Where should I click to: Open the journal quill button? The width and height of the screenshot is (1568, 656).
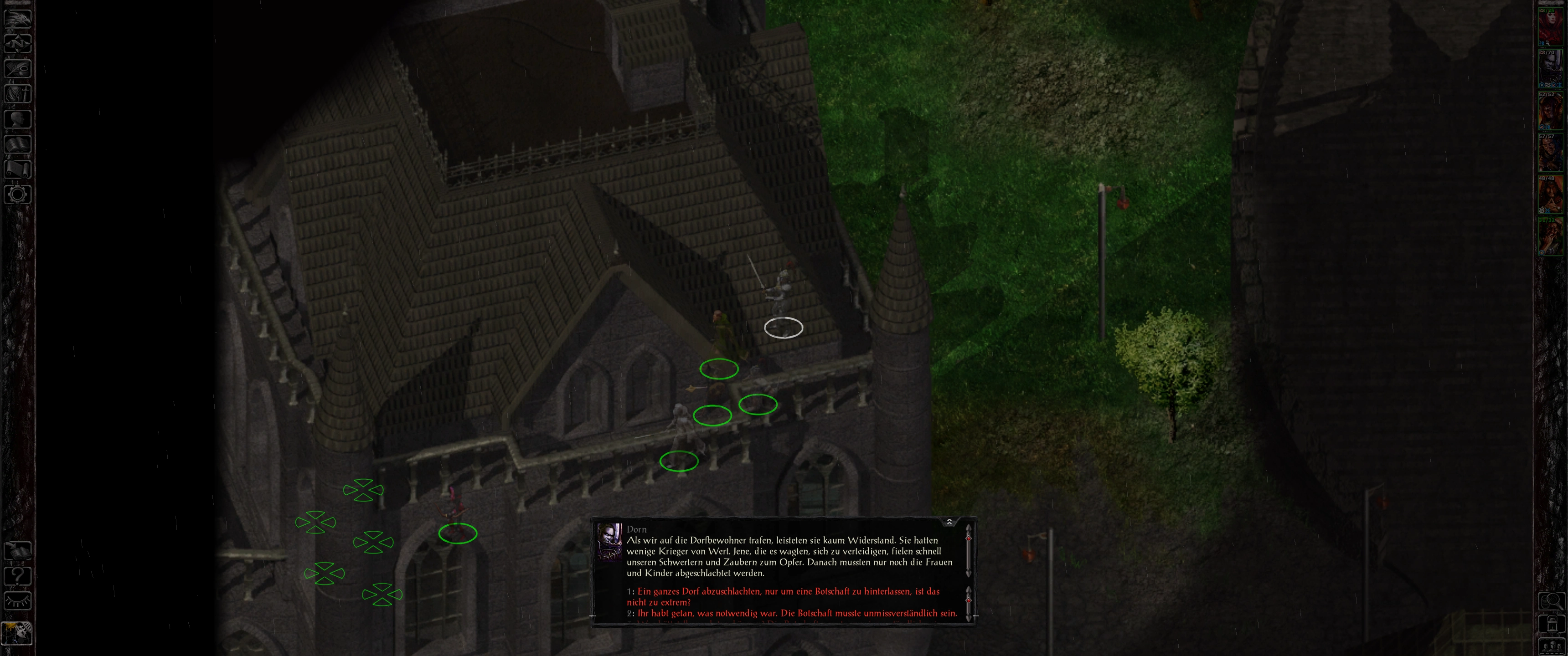pyautogui.click(x=17, y=68)
